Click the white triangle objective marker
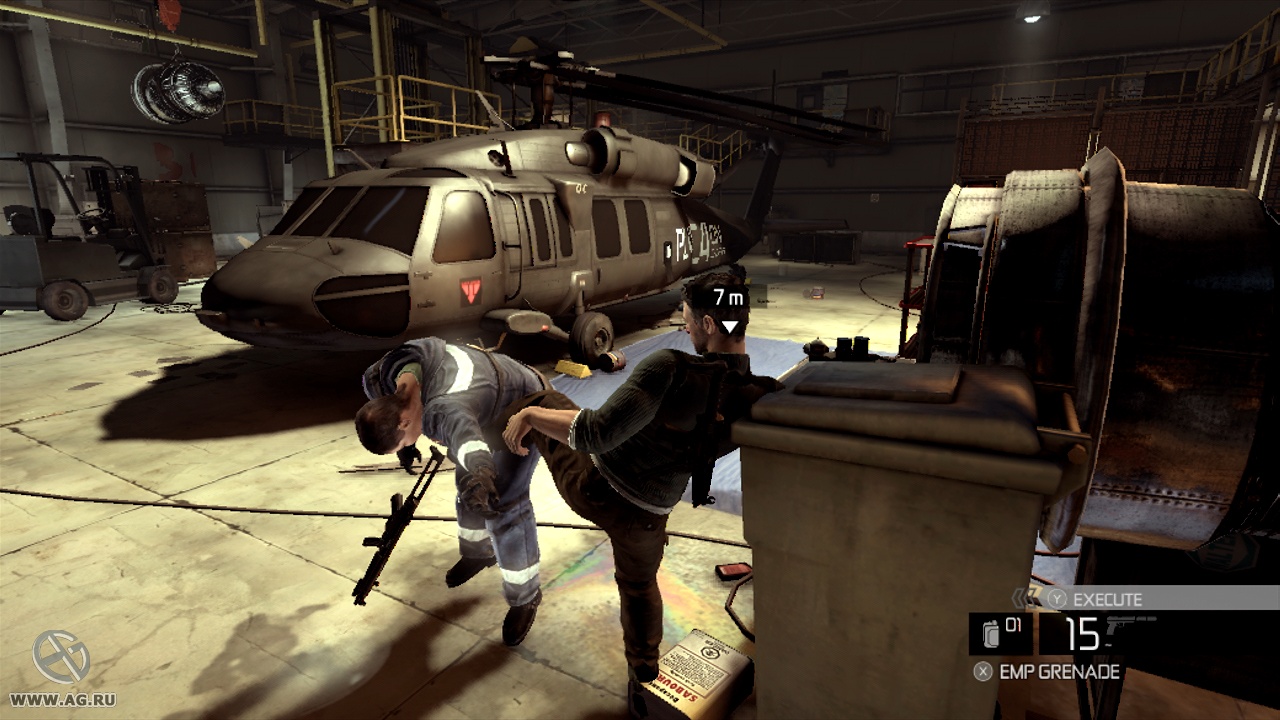The image size is (1280, 720). point(729,325)
